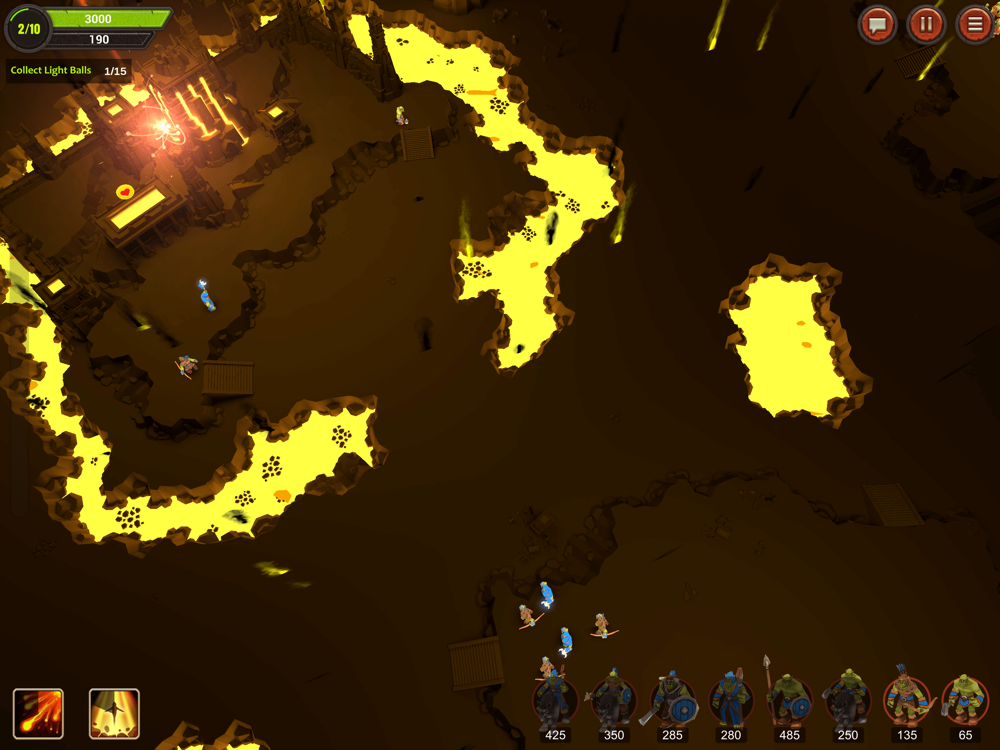Image resolution: width=1000 pixels, height=750 pixels.
Task: Pick the basic orc grunt costing 65
Action: pos(964,701)
